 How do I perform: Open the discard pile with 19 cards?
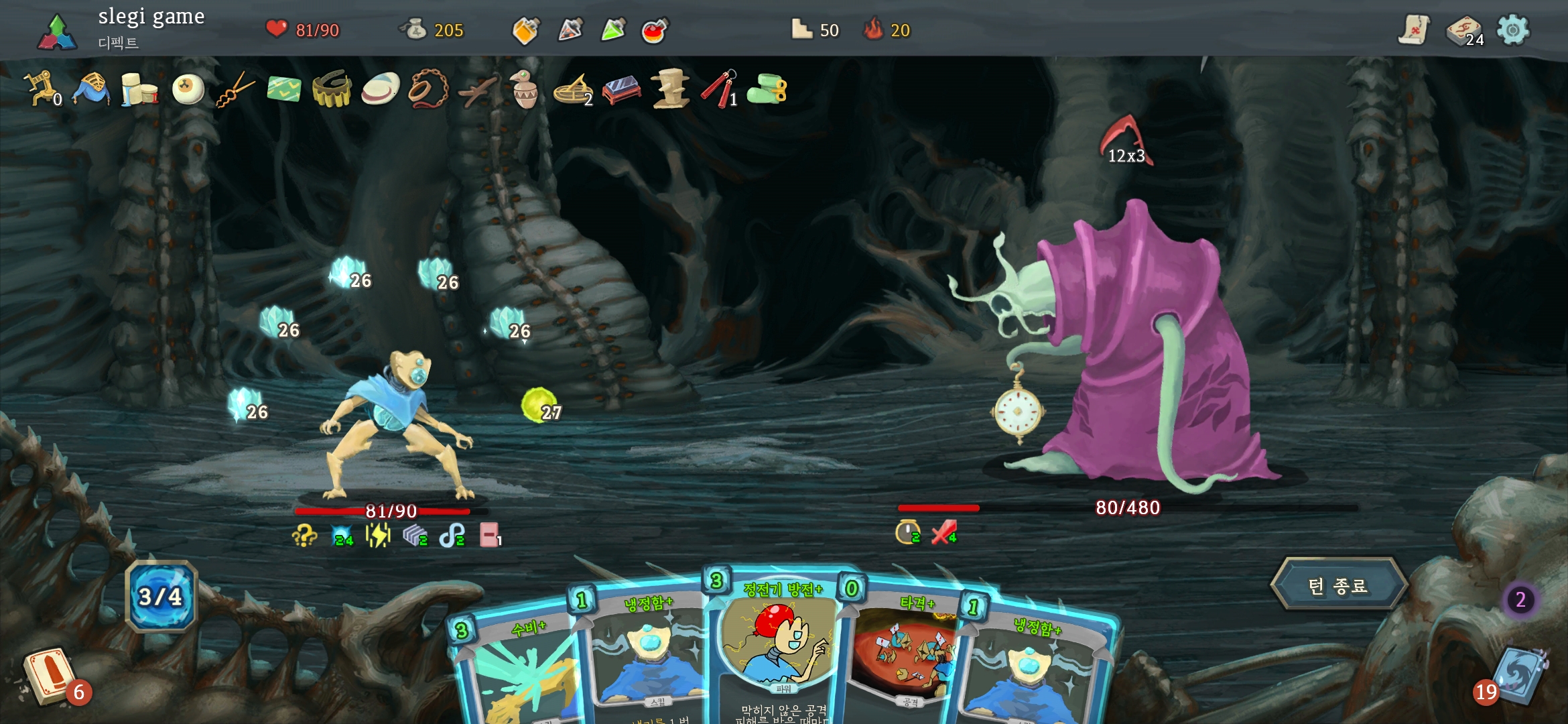point(1518,677)
